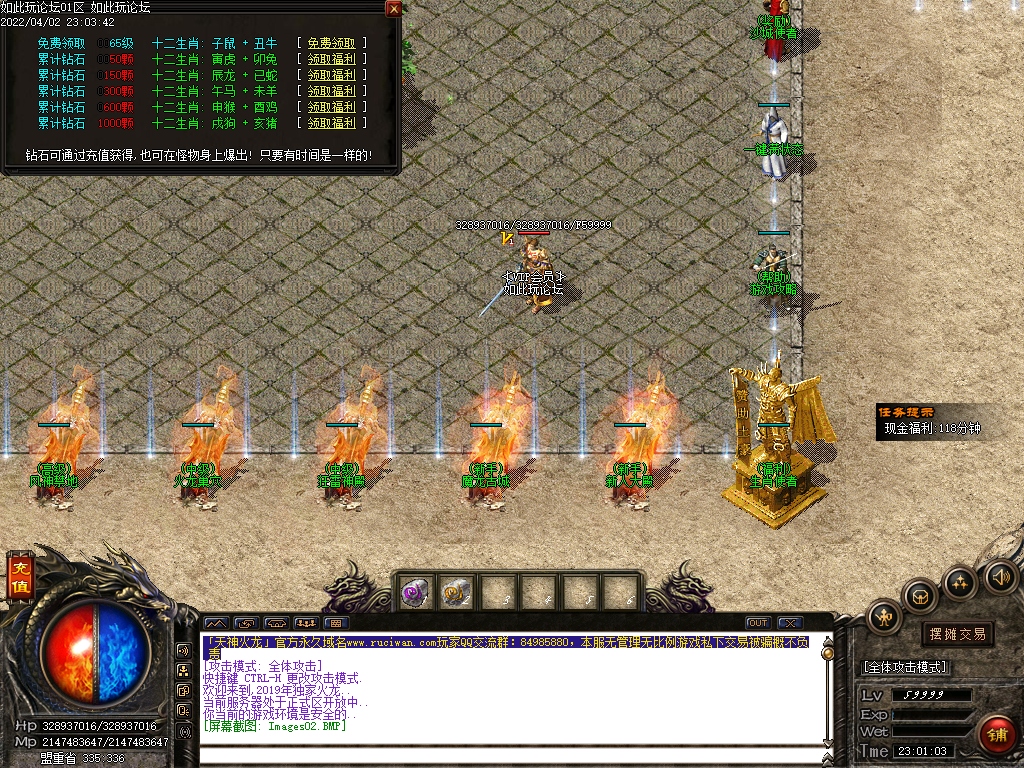Claim the 150-diamond 辰龙 + 巳蛇 reward
1024x768 pixels.
(x=331, y=75)
